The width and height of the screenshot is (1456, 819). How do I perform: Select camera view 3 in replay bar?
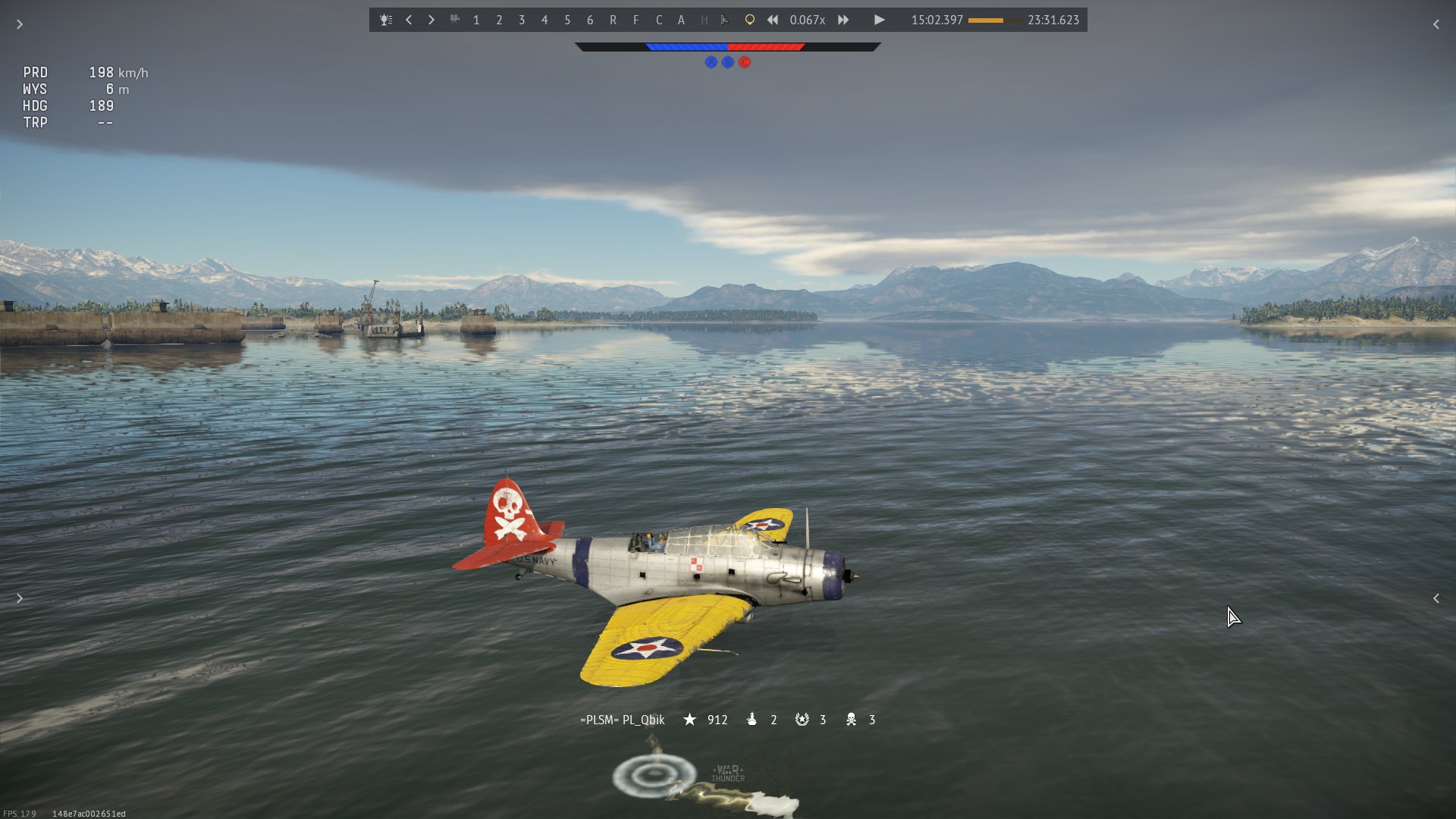522,20
